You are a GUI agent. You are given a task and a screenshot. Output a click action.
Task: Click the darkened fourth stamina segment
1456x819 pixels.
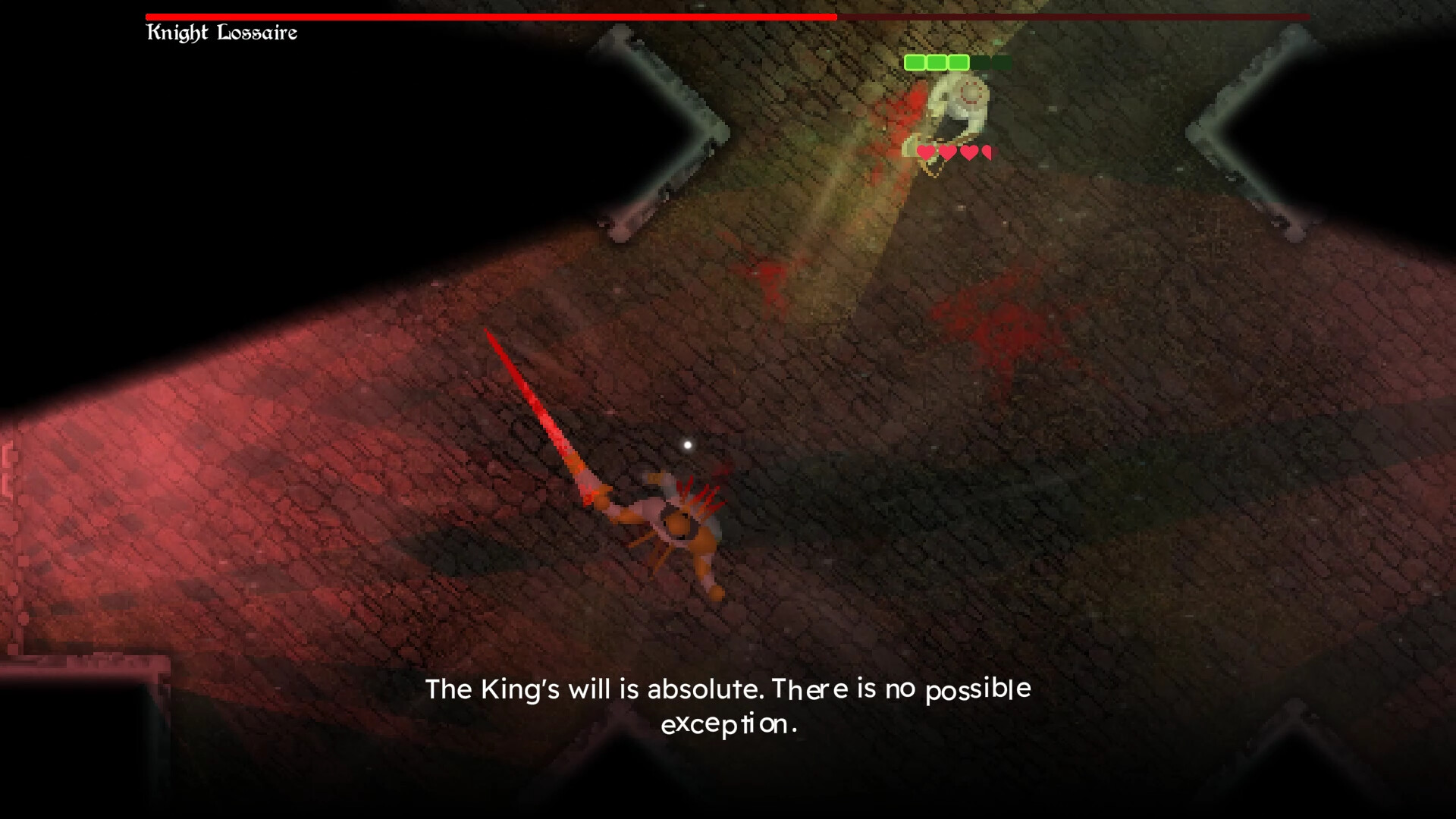(980, 62)
